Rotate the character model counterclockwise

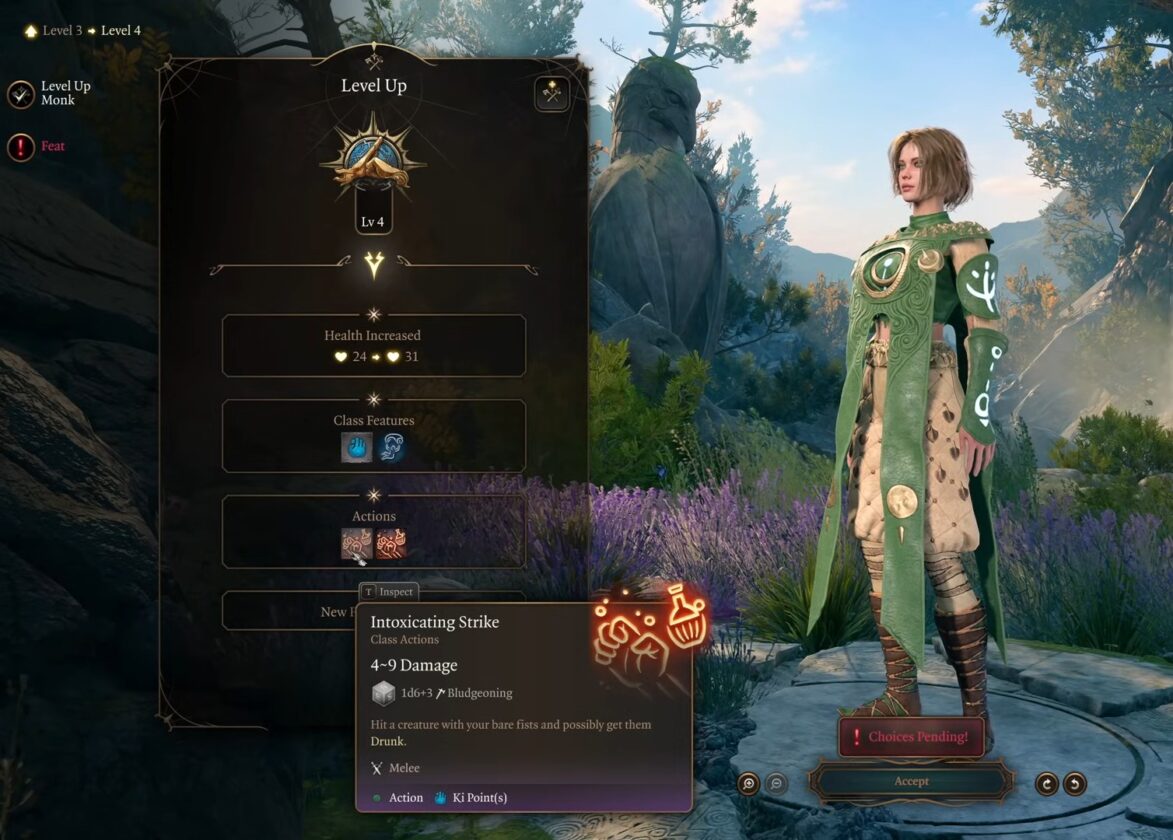(x=1075, y=783)
